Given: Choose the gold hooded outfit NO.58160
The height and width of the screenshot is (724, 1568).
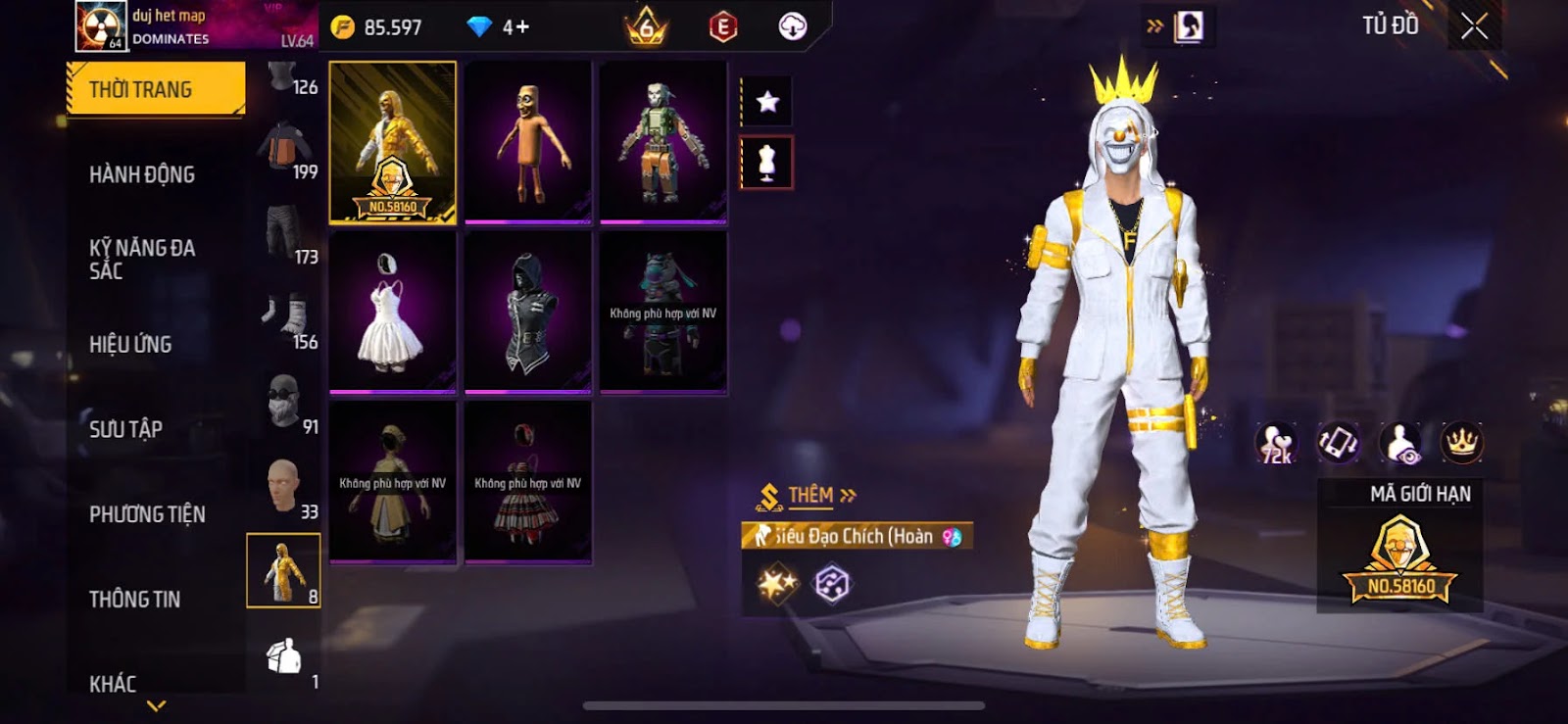Looking at the screenshot, I should (x=393, y=142).
